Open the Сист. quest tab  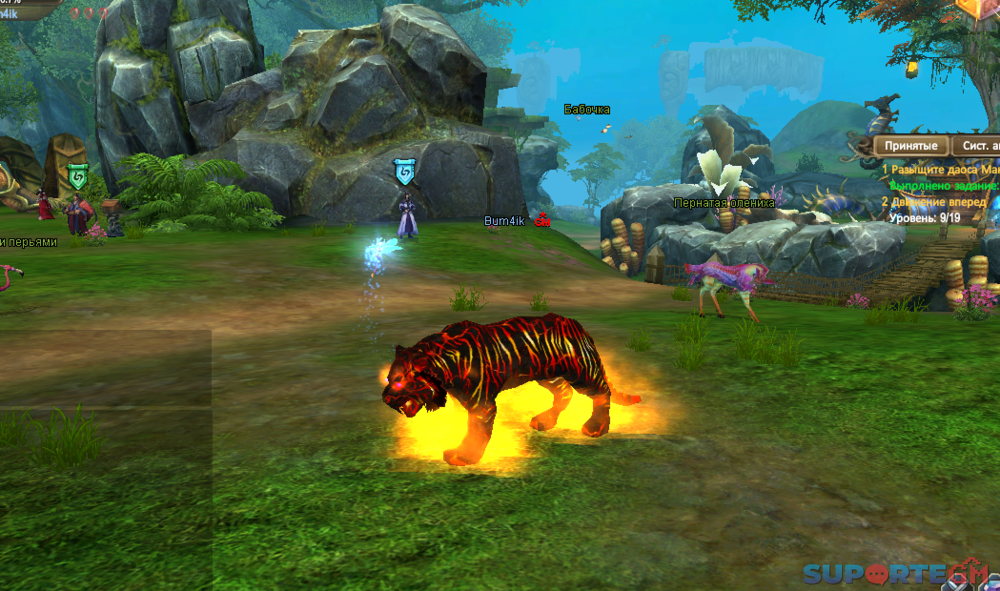(977, 146)
